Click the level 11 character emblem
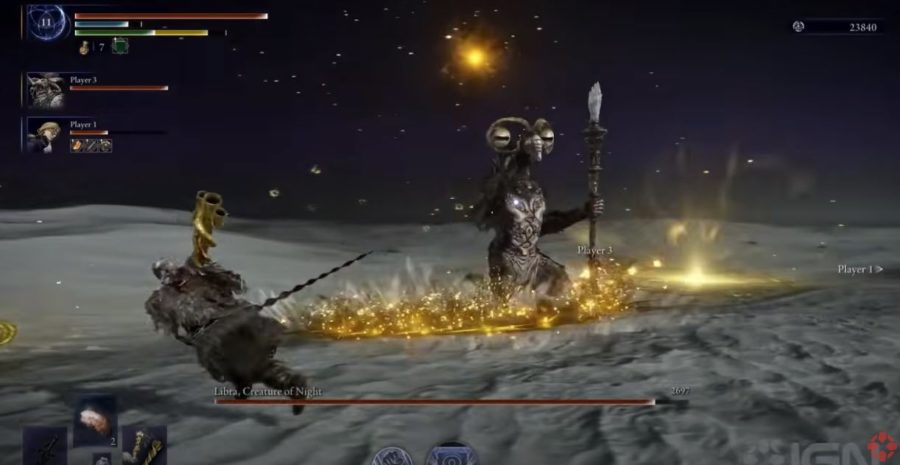The height and width of the screenshot is (465, 900). (x=45, y=22)
